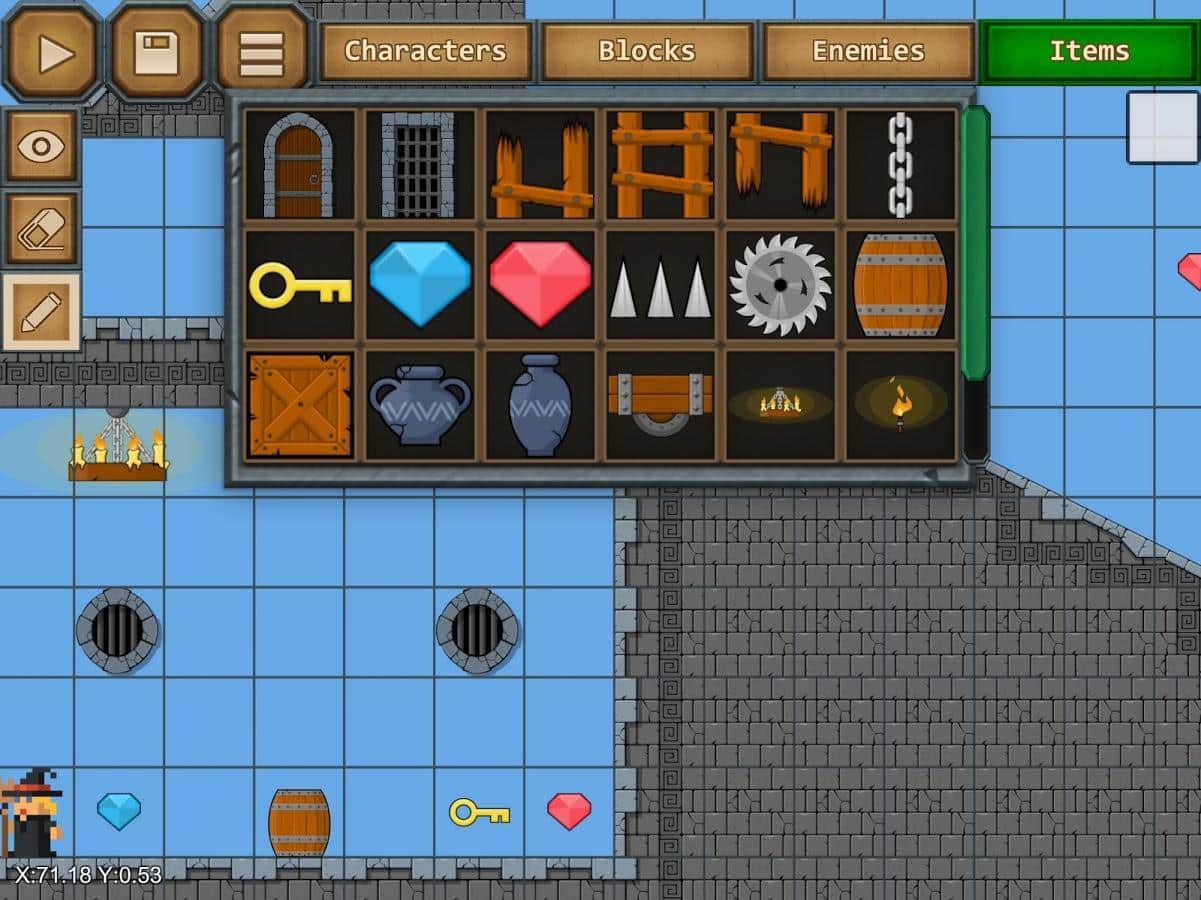This screenshot has width=1201, height=900.
Task: Show the Enemies tab
Action: [868, 51]
